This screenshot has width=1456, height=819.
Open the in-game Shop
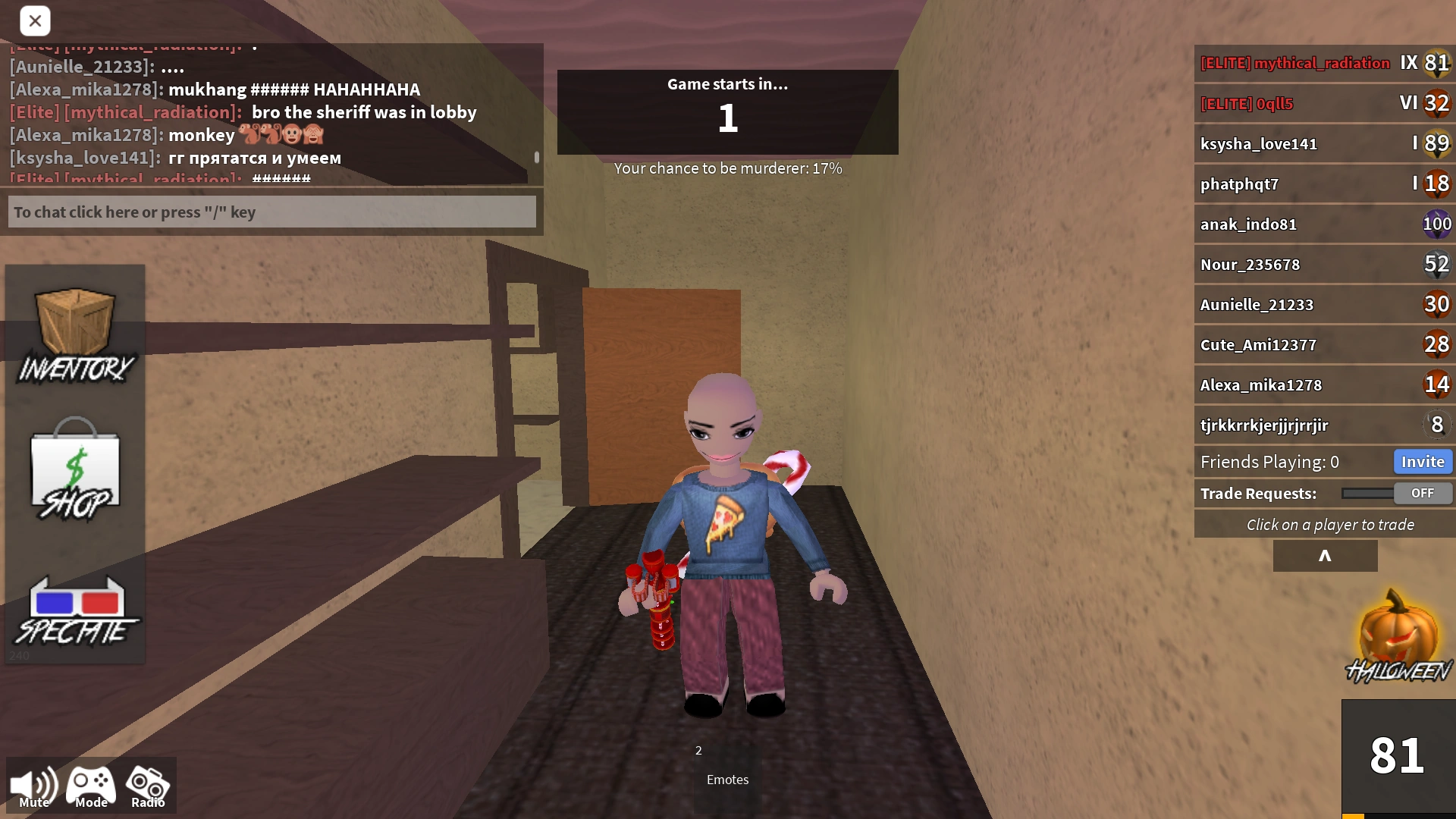click(74, 470)
